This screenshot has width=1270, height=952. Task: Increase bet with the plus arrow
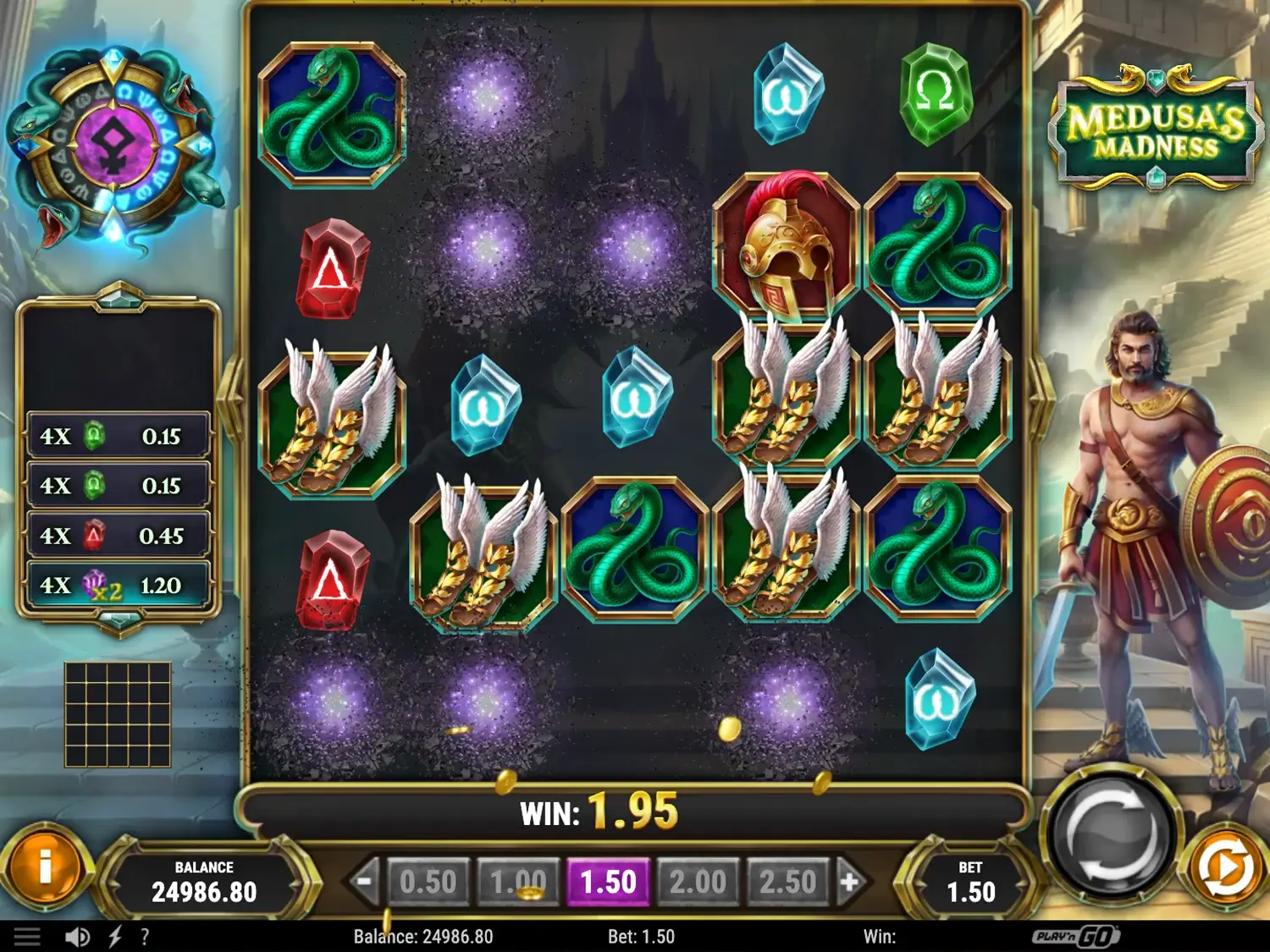850,883
